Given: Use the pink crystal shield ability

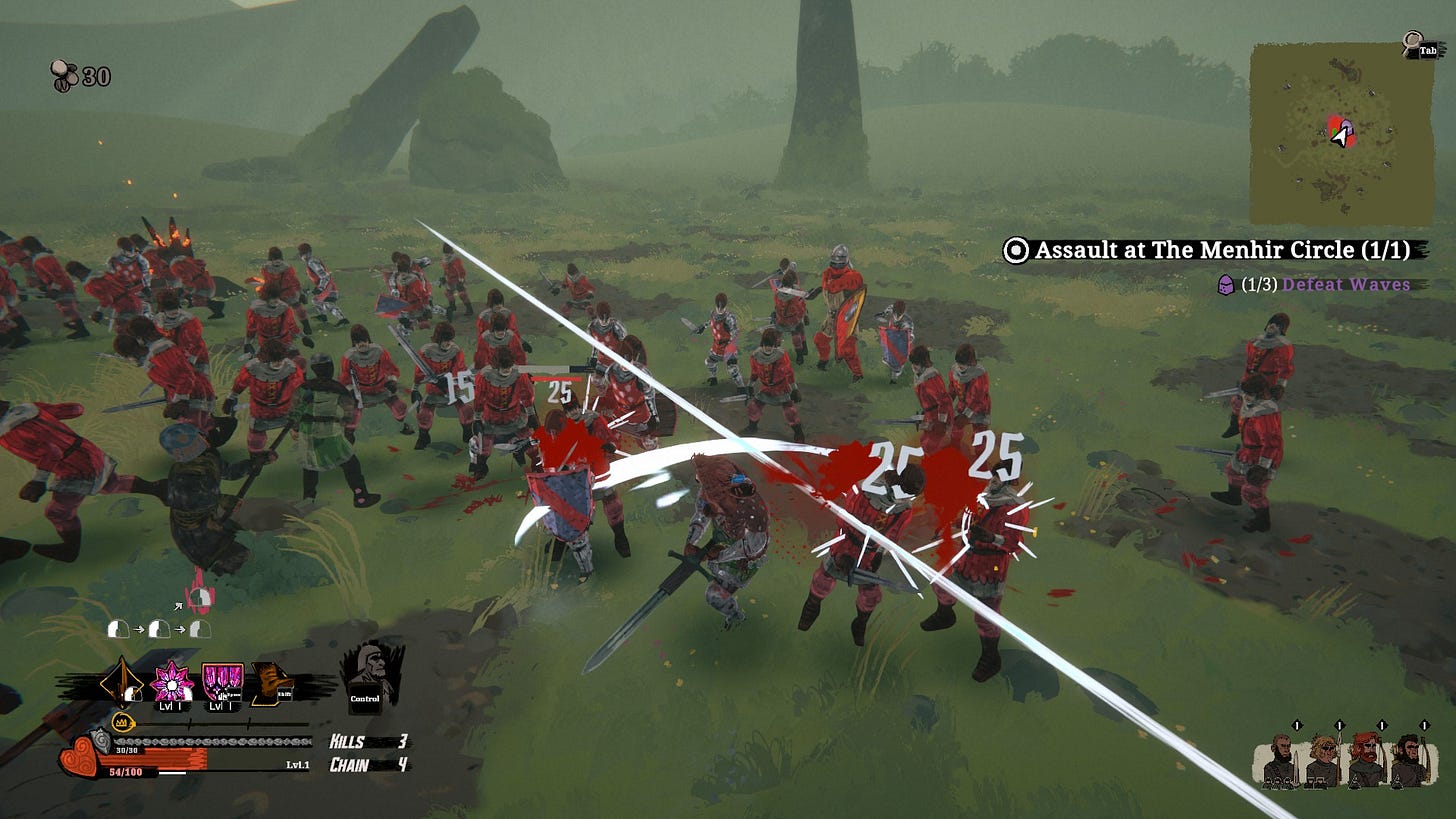Looking at the screenshot, I should [x=222, y=683].
